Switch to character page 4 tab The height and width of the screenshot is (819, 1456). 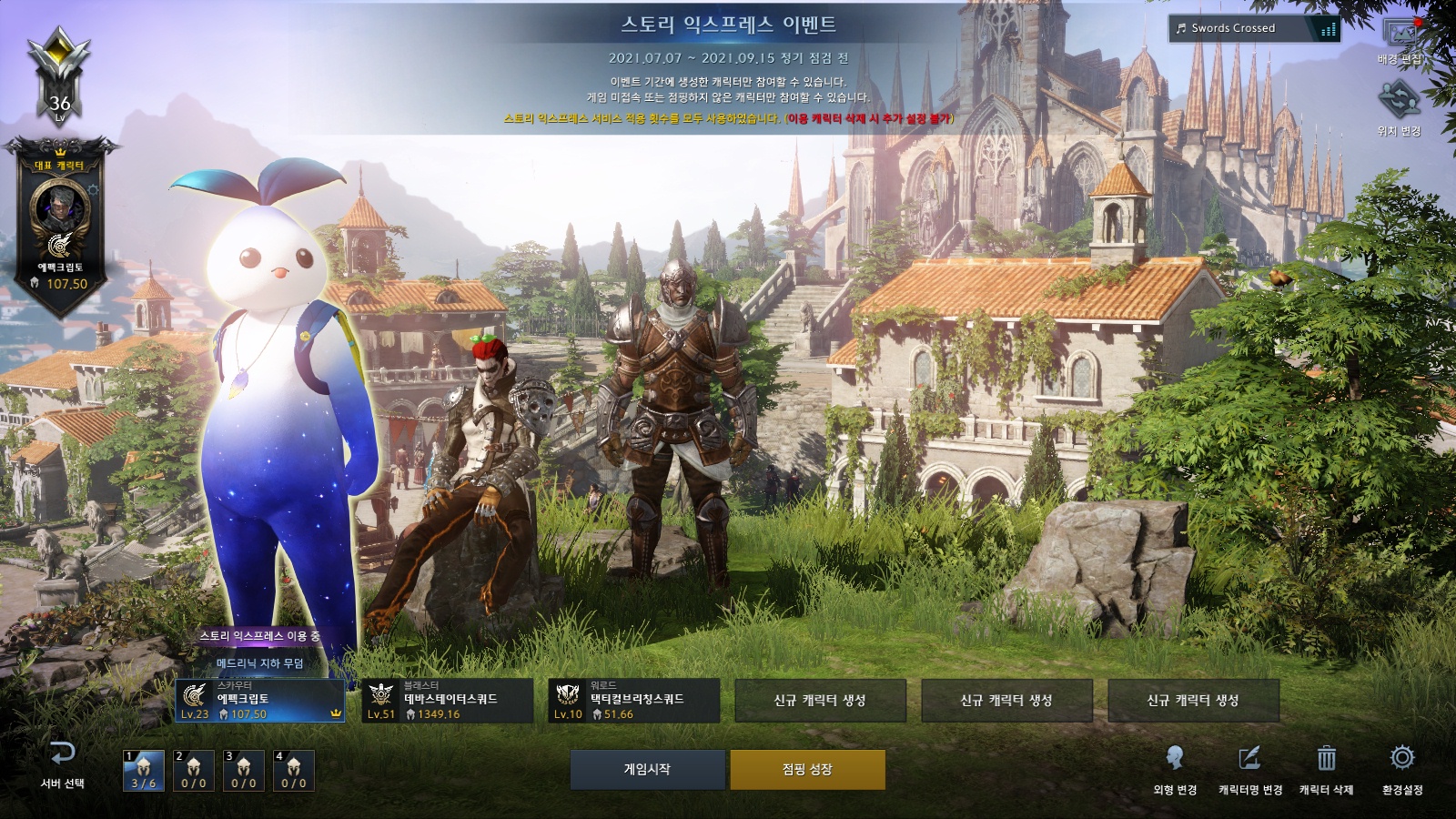[294, 771]
